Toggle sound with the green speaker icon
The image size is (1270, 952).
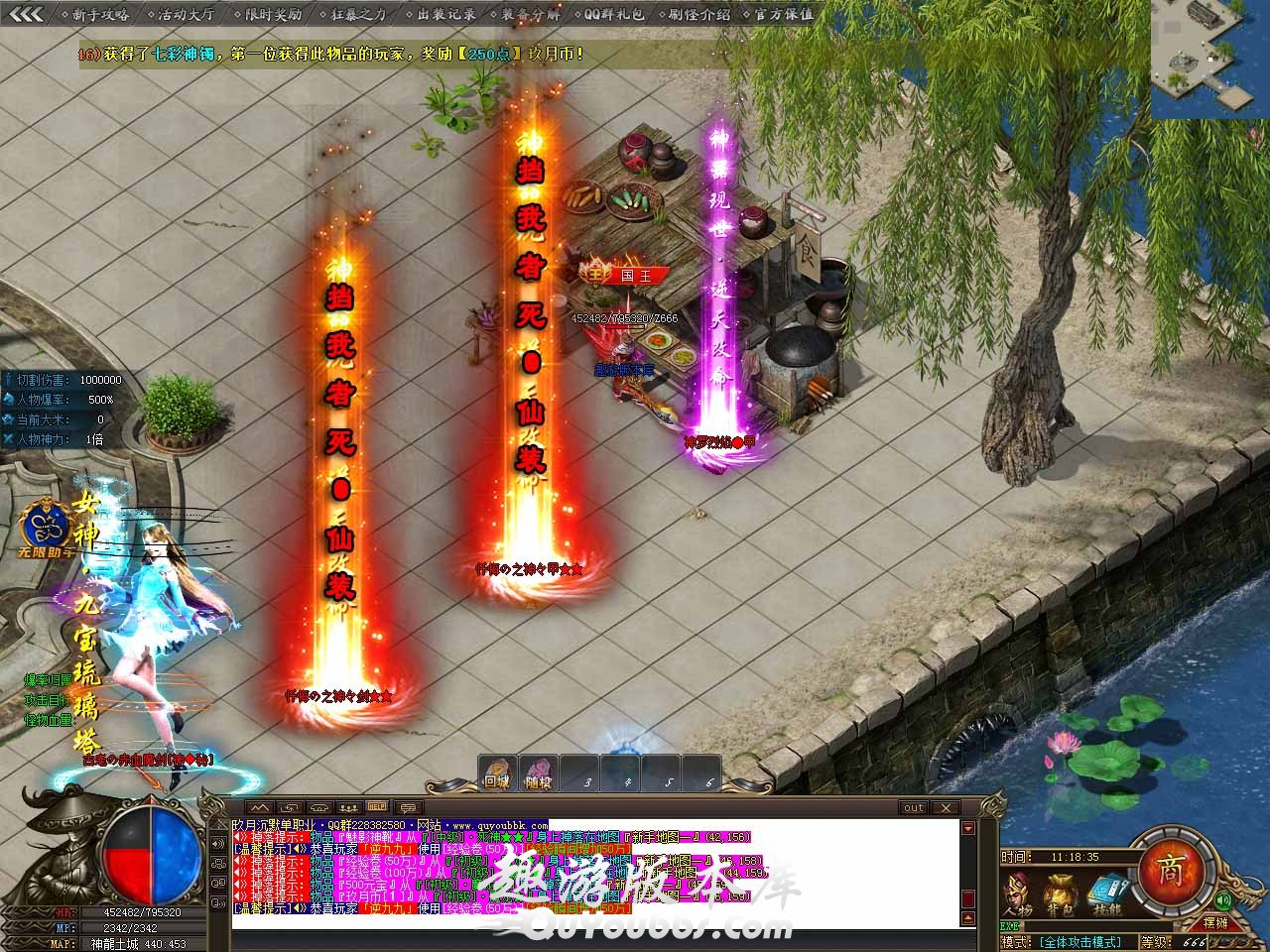tap(1222, 899)
